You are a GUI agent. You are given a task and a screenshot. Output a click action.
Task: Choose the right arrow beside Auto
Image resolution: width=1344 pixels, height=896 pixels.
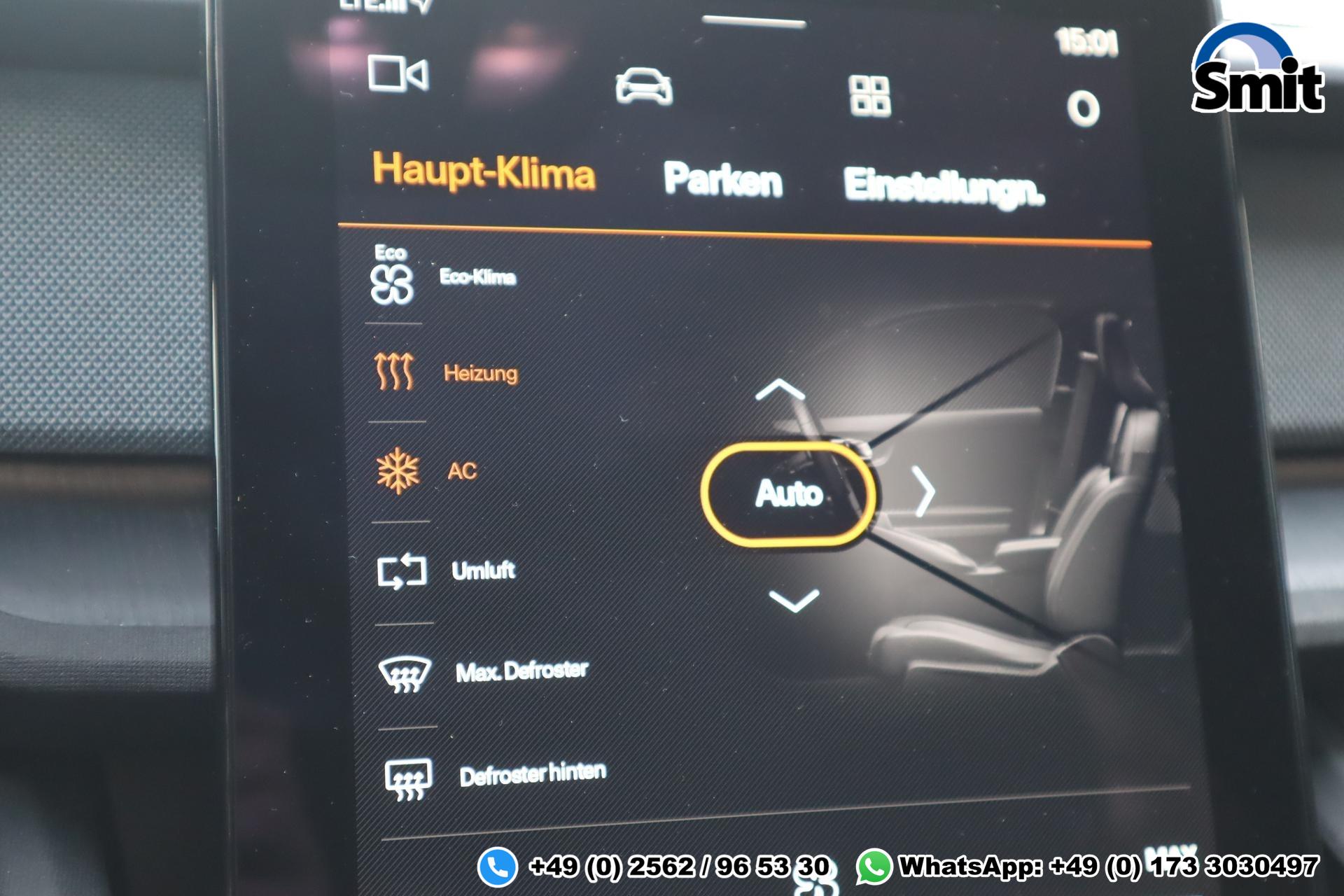(924, 492)
